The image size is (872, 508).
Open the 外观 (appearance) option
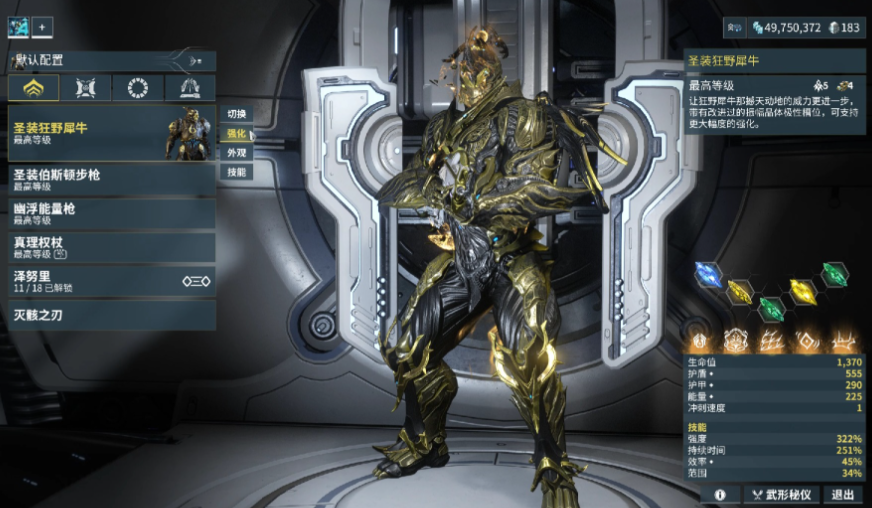[236, 153]
